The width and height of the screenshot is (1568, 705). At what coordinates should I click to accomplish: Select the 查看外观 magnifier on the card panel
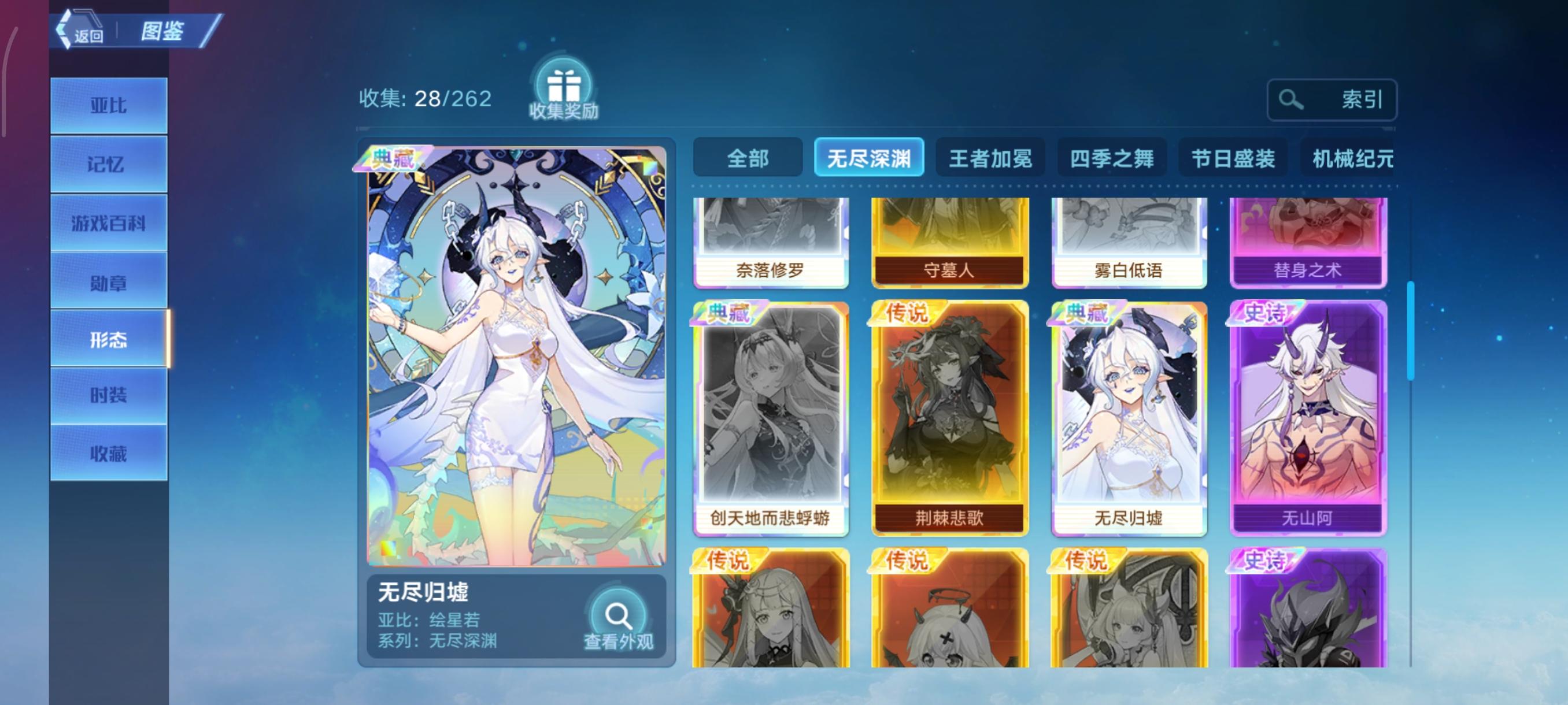click(619, 616)
